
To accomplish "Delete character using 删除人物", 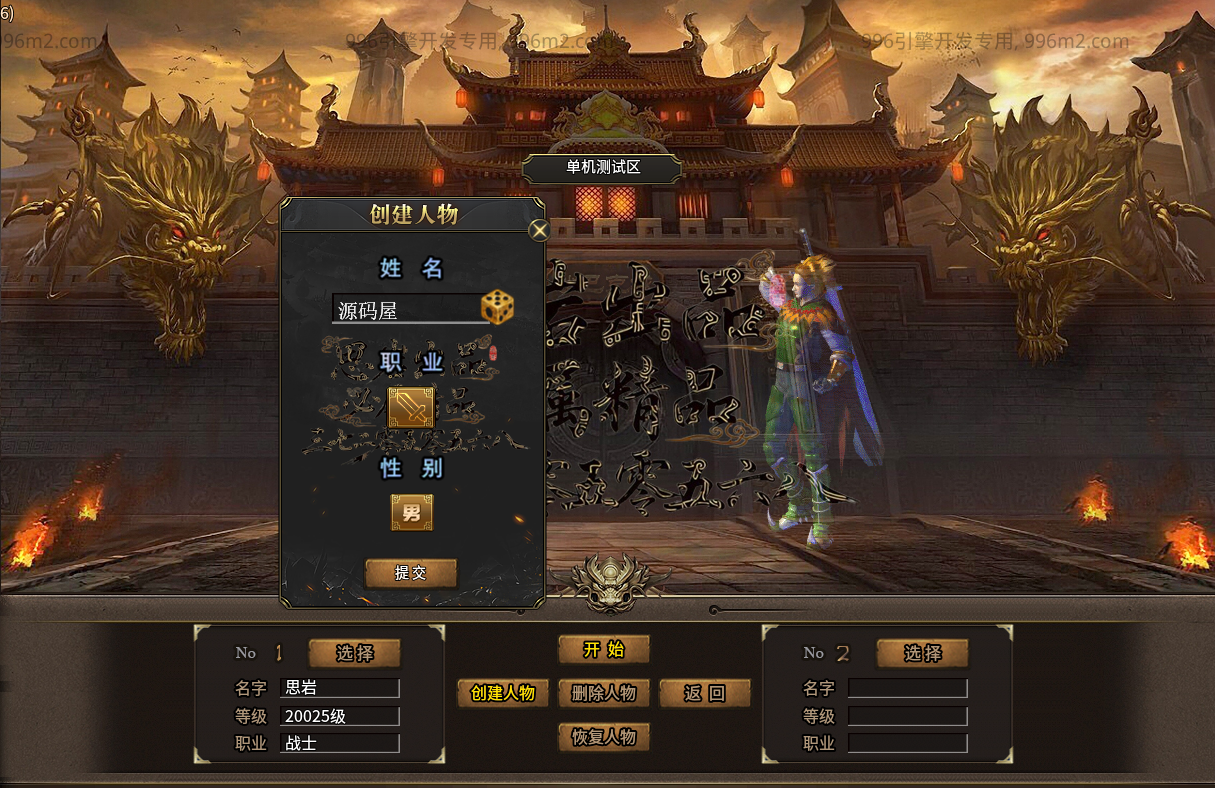I will coord(604,693).
